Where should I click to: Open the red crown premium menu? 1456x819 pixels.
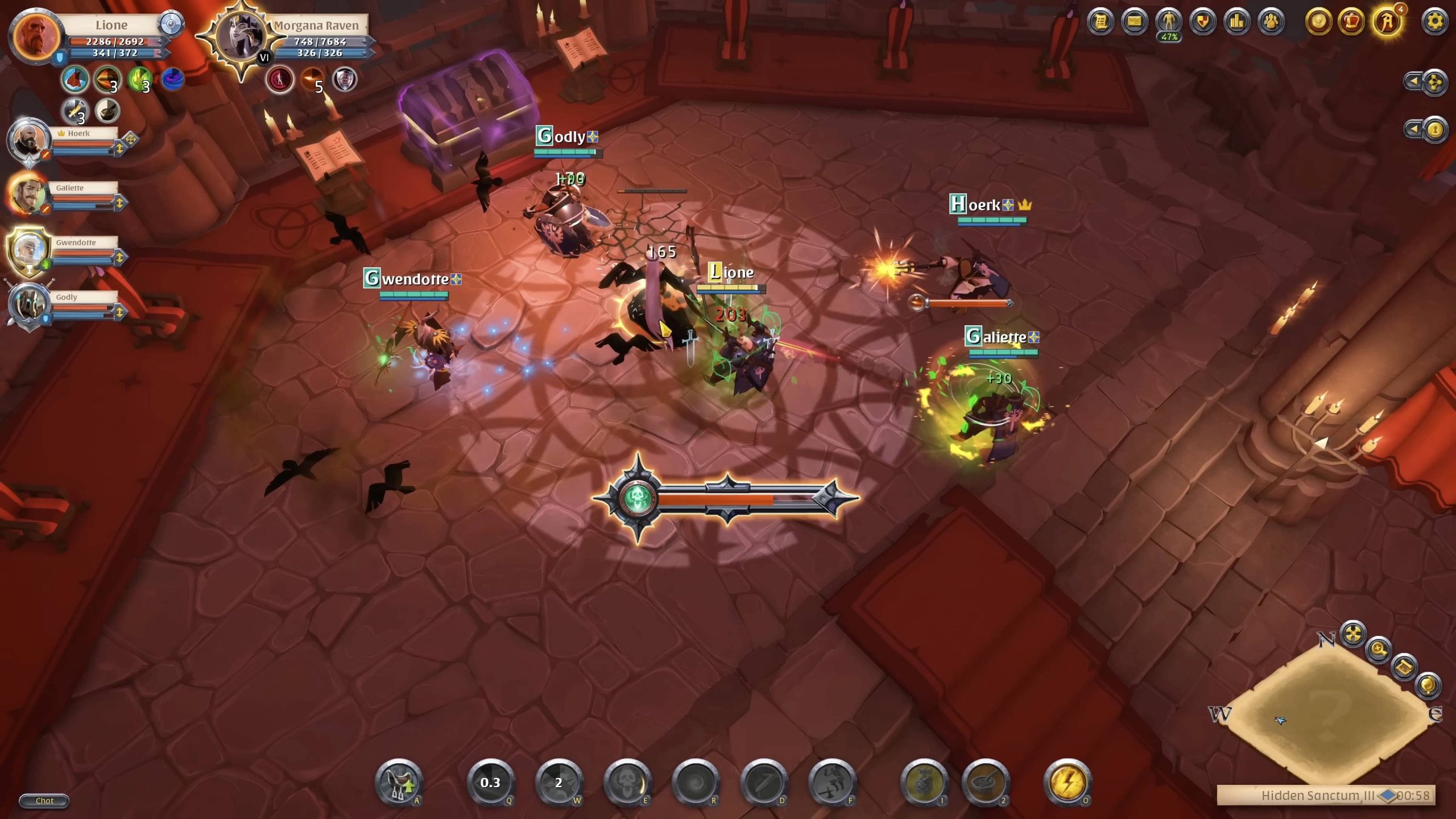point(1351,22)
